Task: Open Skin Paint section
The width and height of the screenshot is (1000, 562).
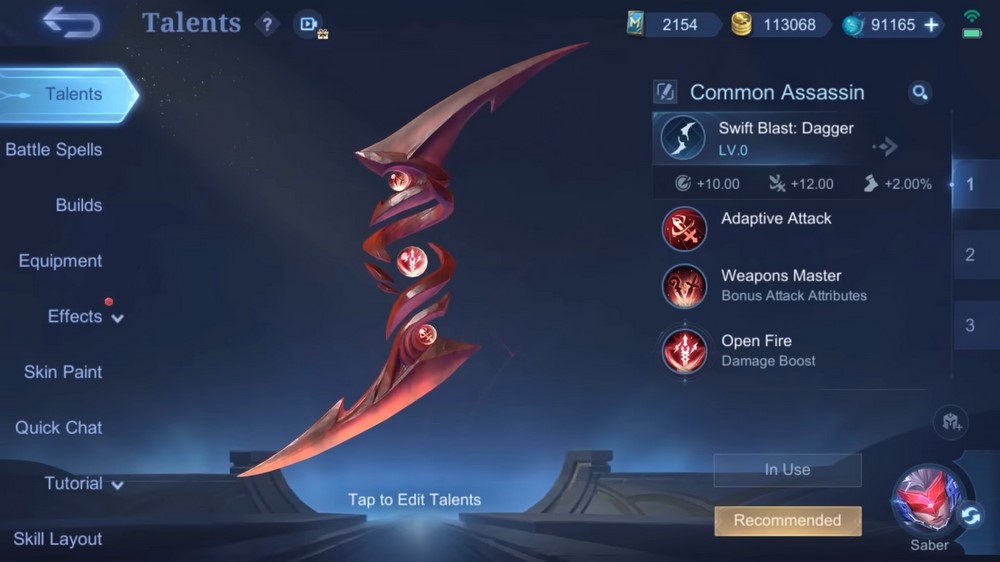Action: [63, 372]
